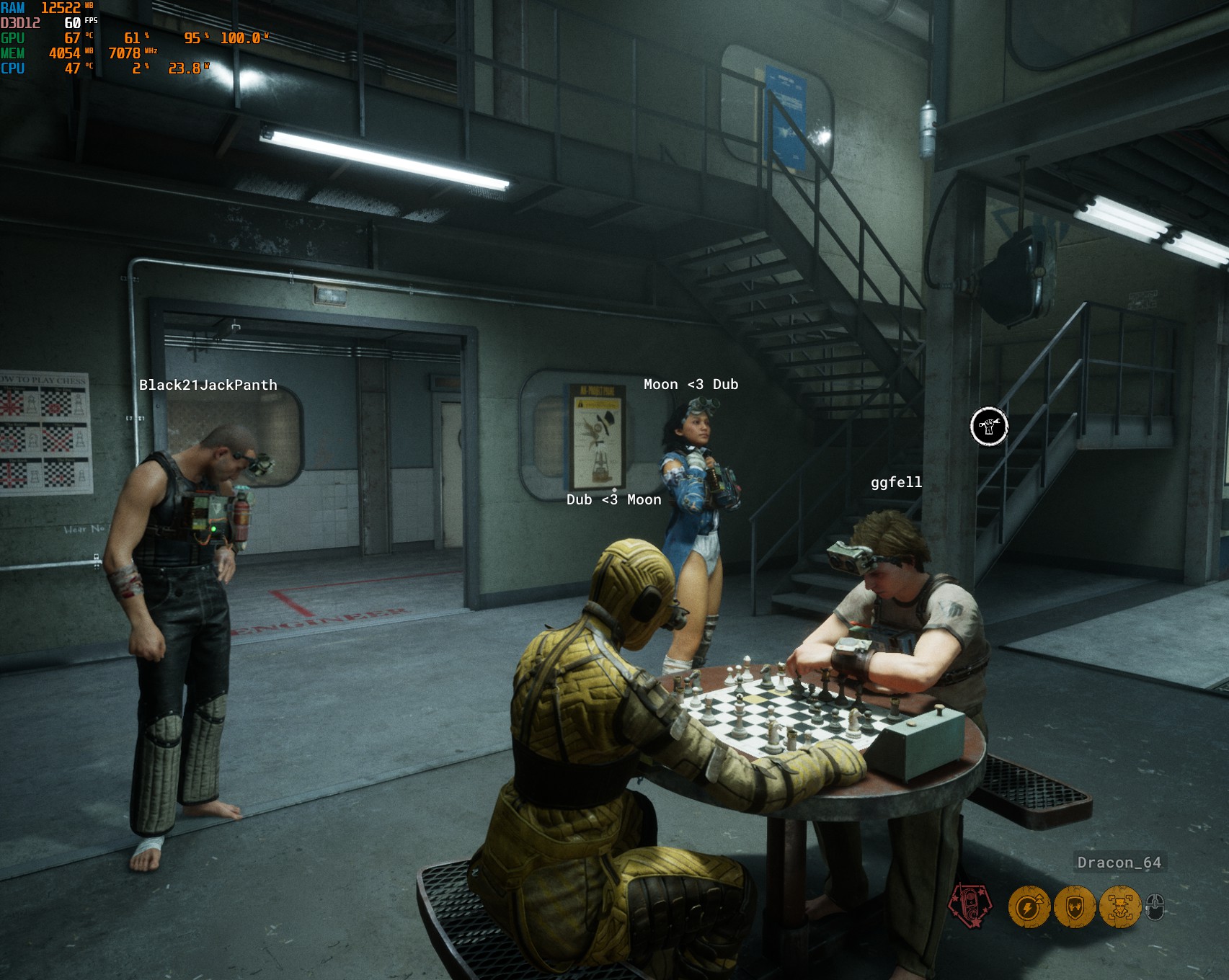Image resolution: width=1229 pixels, height=980 pixels.
Task: Click the D3D12 label in the performance overlay
Action: click(22, 23)
